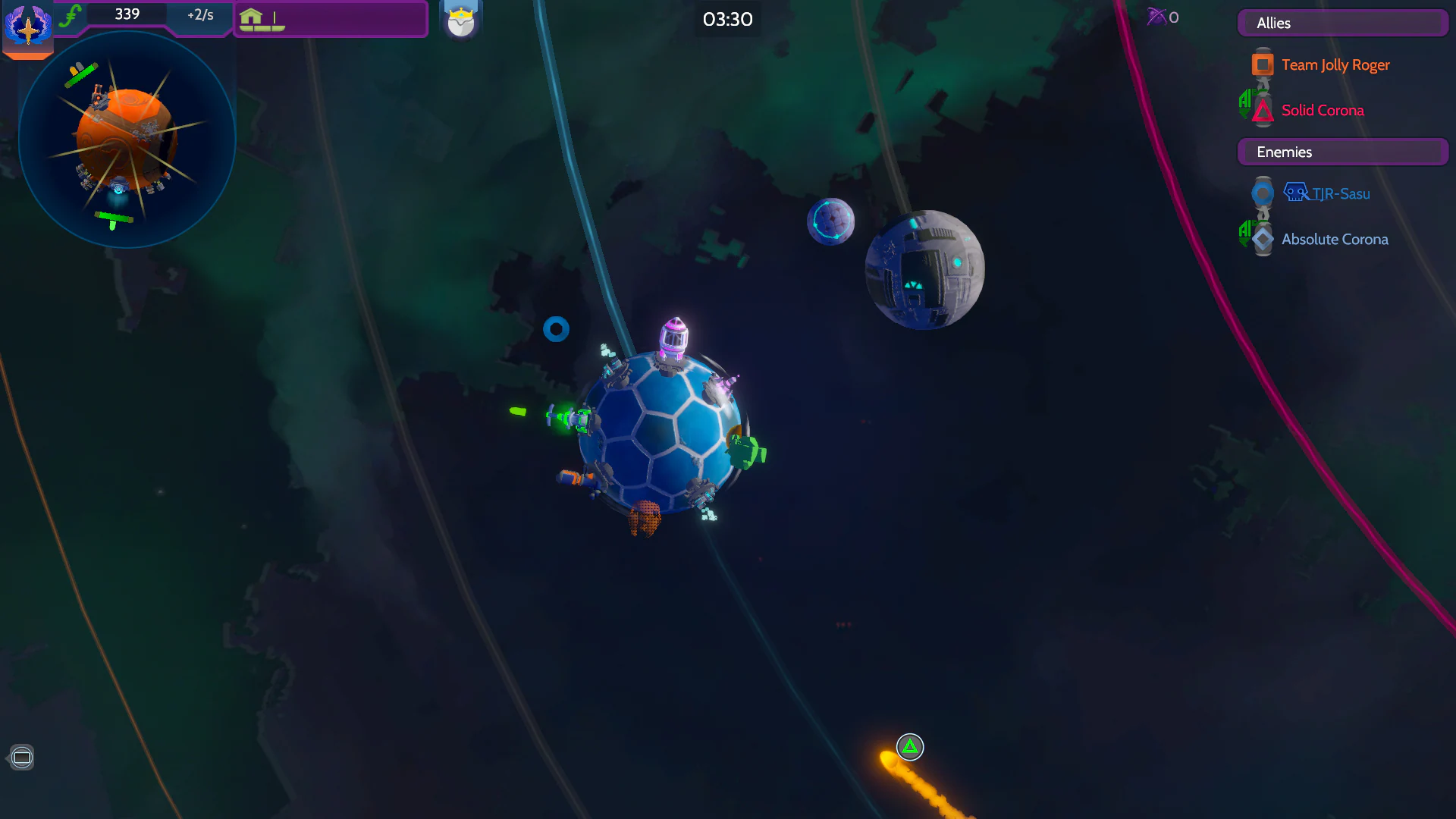Select the TJR-Sasu player name
The height and width of the screenshot is (819, 1456).
click(x=1341, y=193)
